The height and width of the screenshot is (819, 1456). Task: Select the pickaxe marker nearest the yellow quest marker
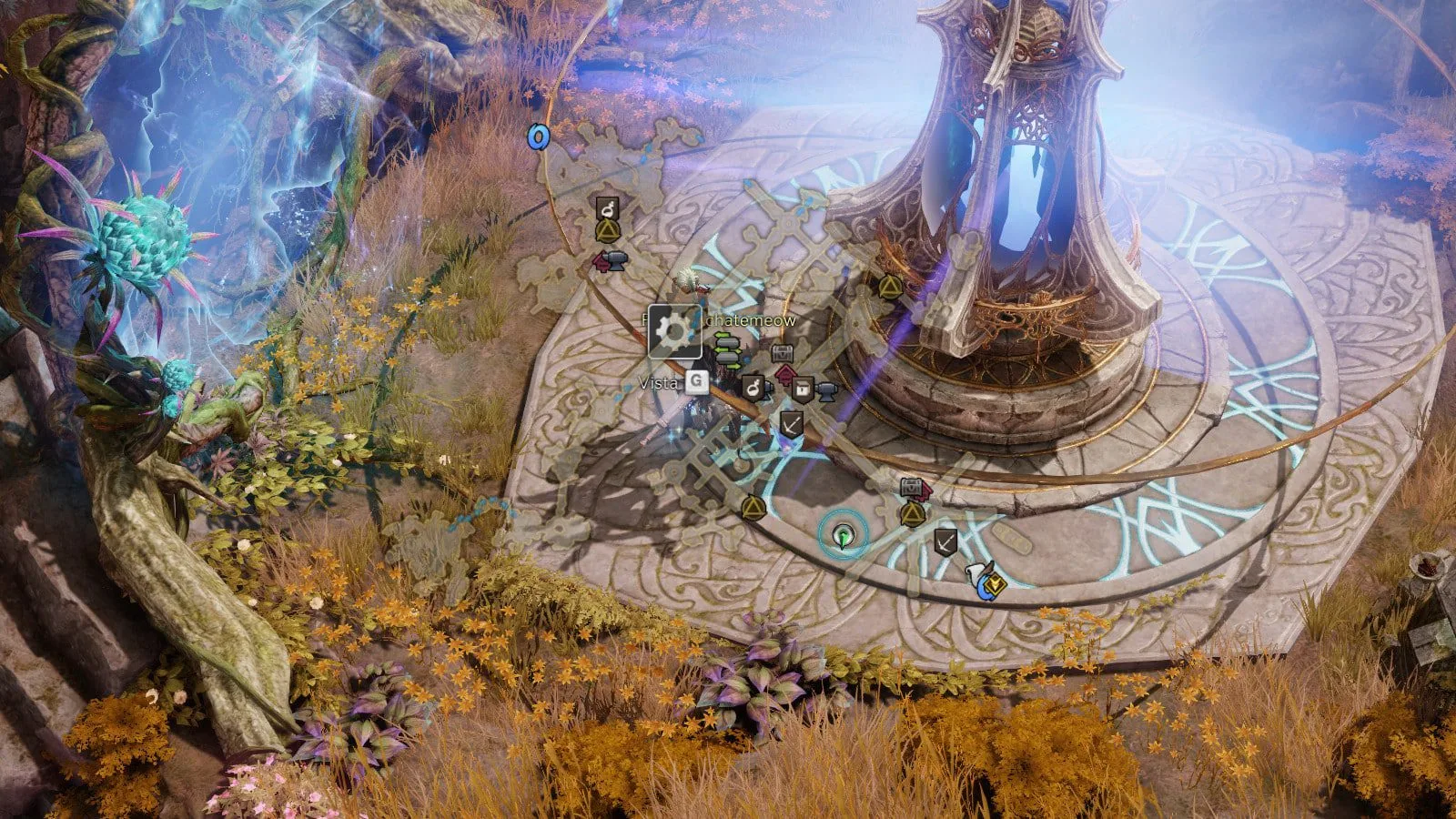945,542
